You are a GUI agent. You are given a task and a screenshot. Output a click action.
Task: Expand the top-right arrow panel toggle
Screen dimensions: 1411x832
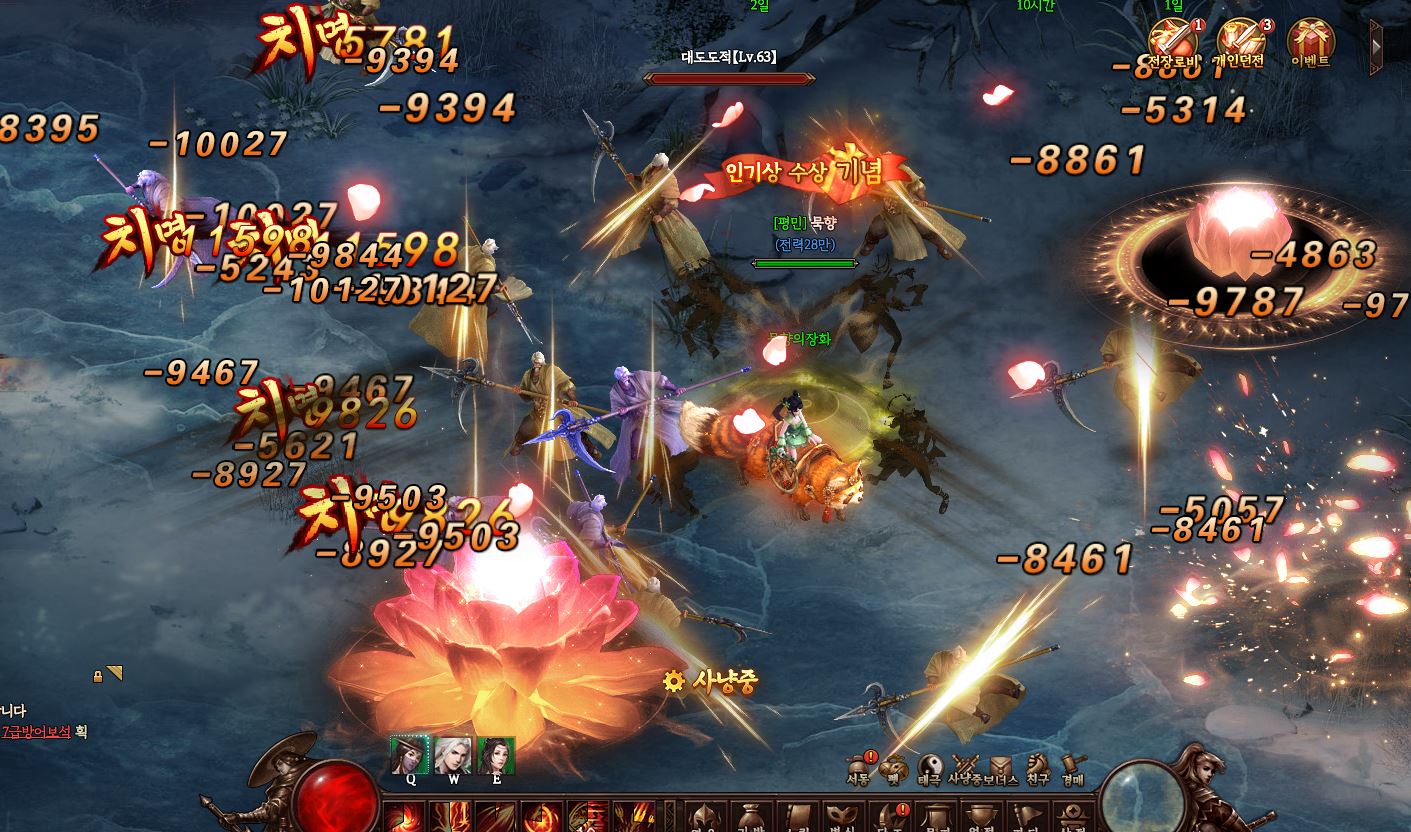pos(1378,46)
